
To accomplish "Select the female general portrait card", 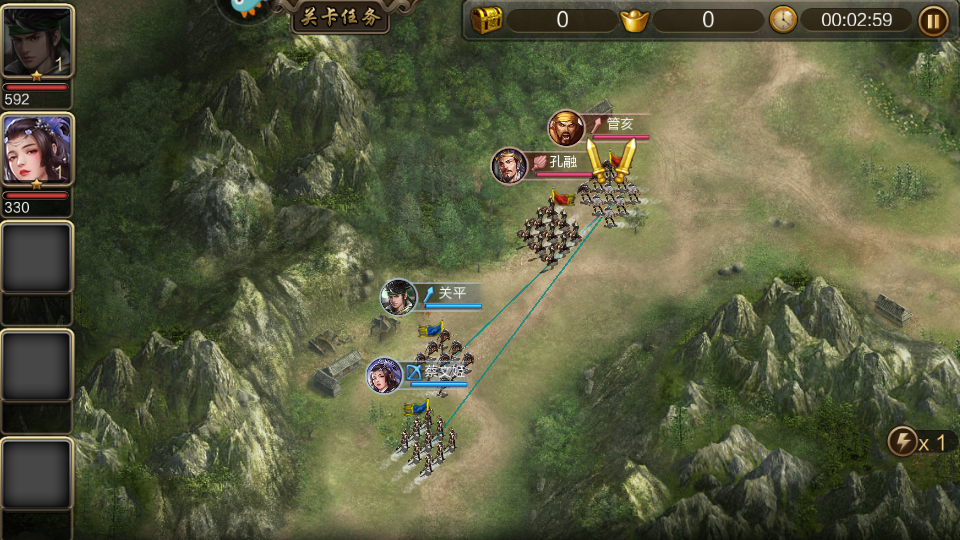I will (x=37, y=149).
